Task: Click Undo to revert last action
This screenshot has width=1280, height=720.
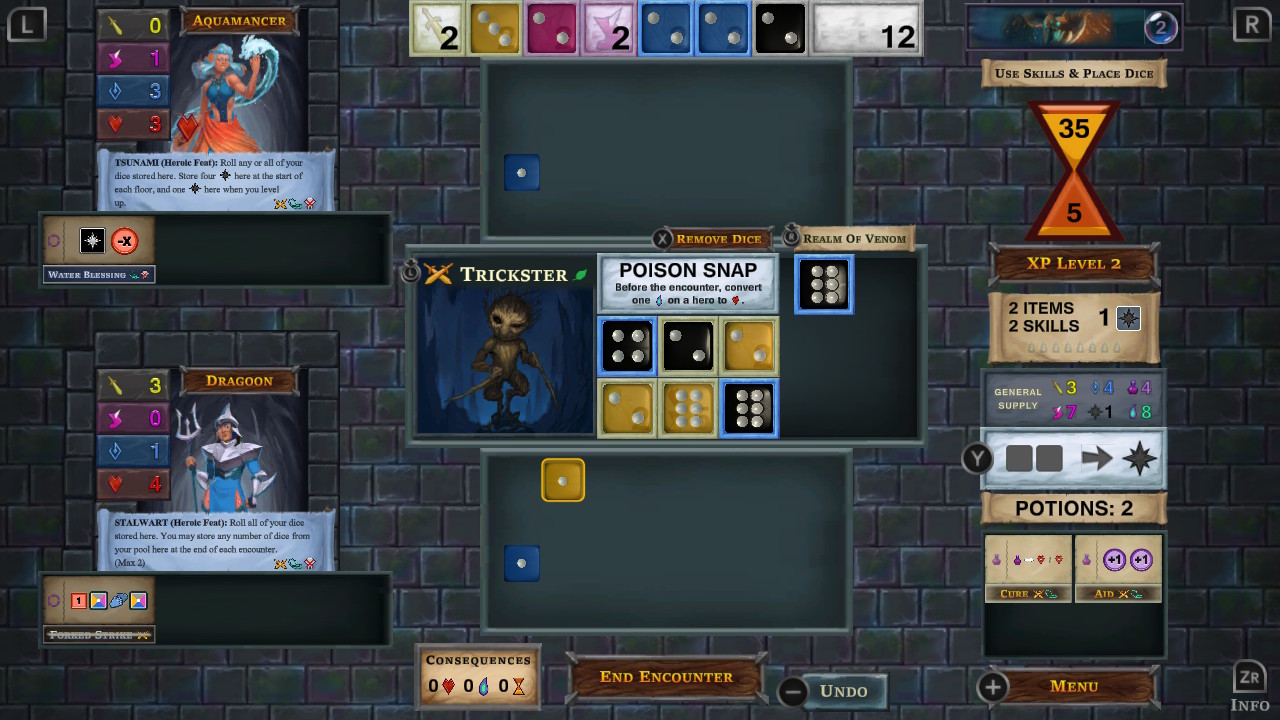Action: click(x=843, y=690)
